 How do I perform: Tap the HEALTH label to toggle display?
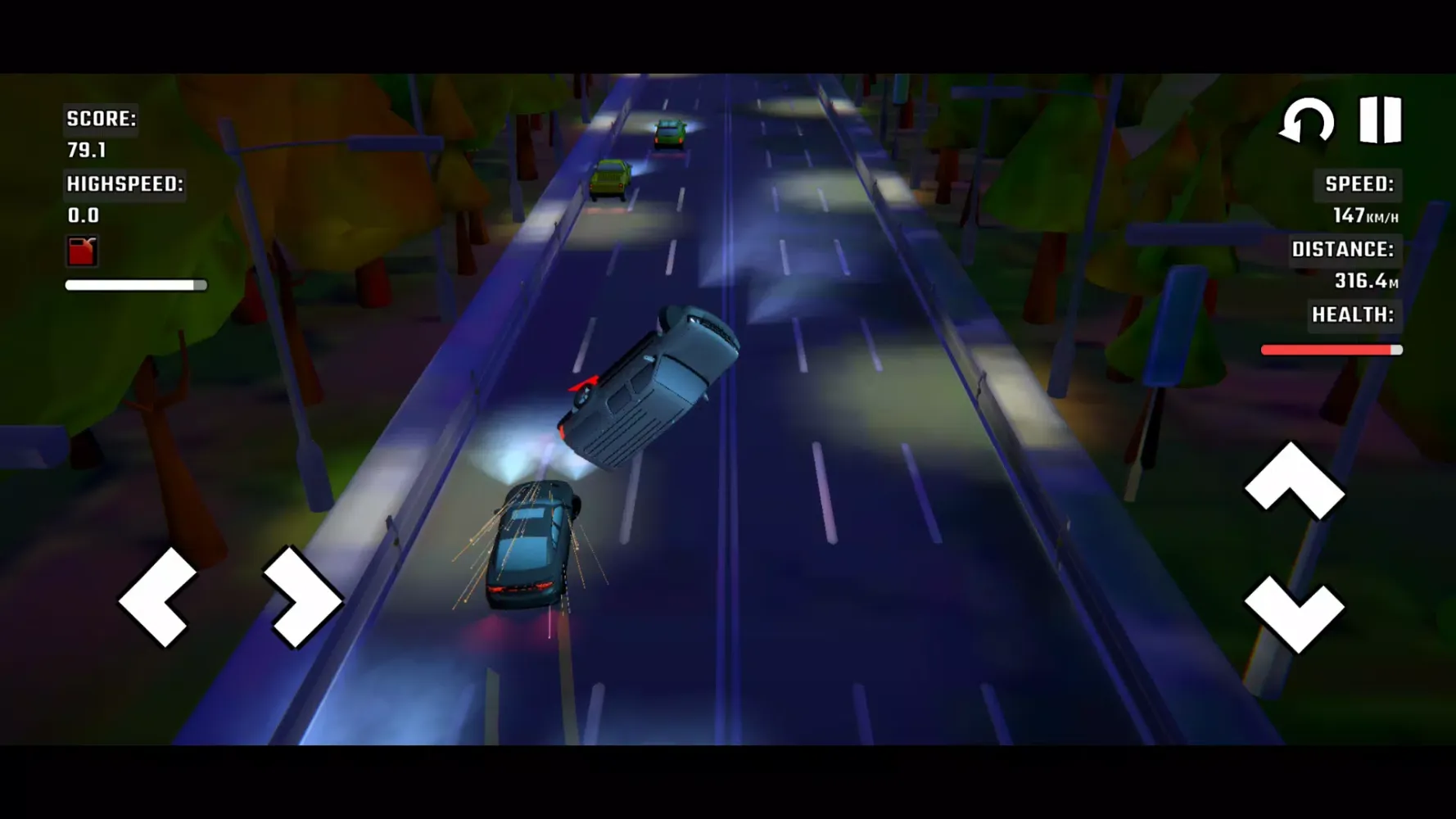click(1353, 314)
